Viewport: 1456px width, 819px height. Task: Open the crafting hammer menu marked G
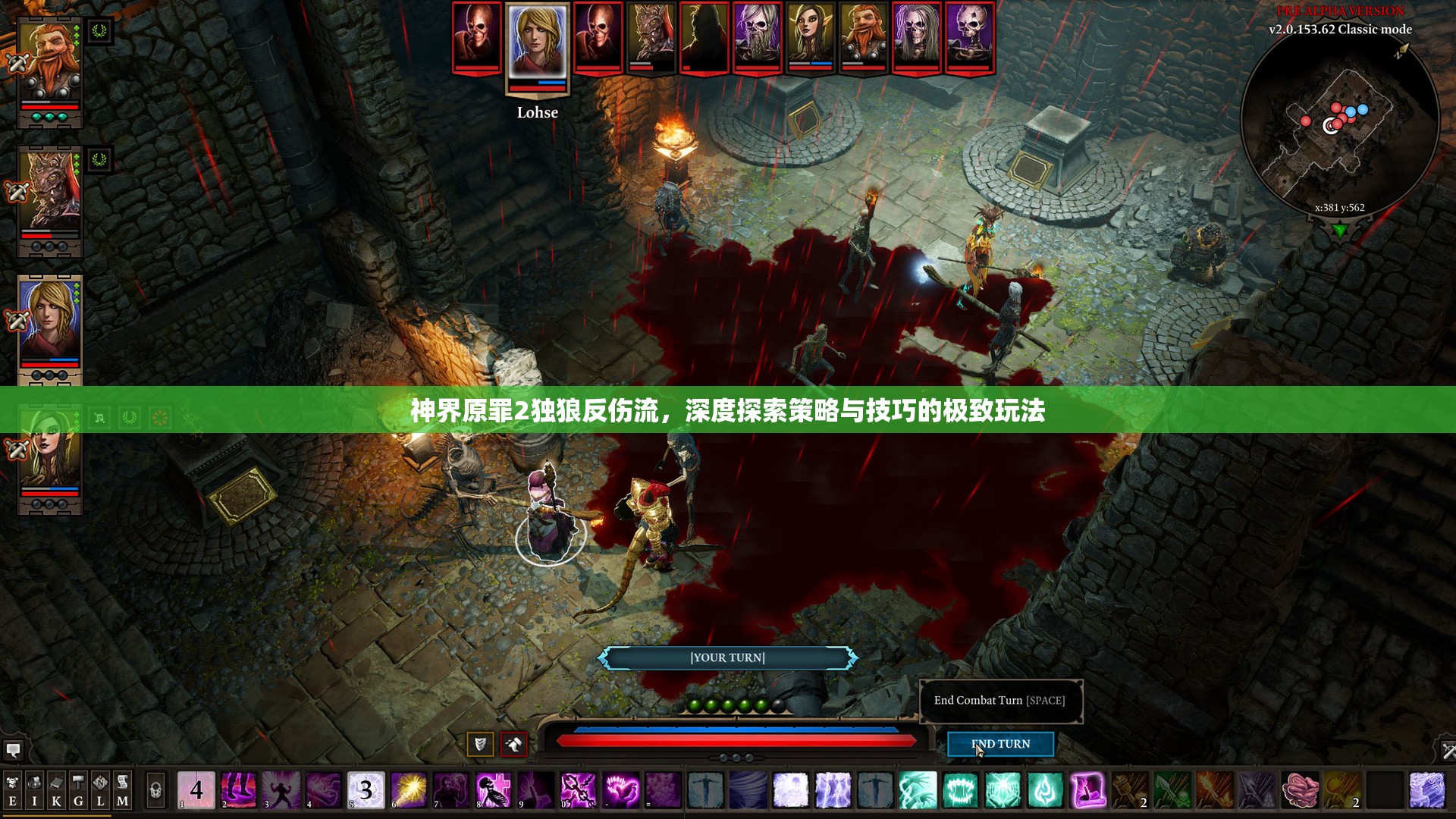tap(78, 791)
